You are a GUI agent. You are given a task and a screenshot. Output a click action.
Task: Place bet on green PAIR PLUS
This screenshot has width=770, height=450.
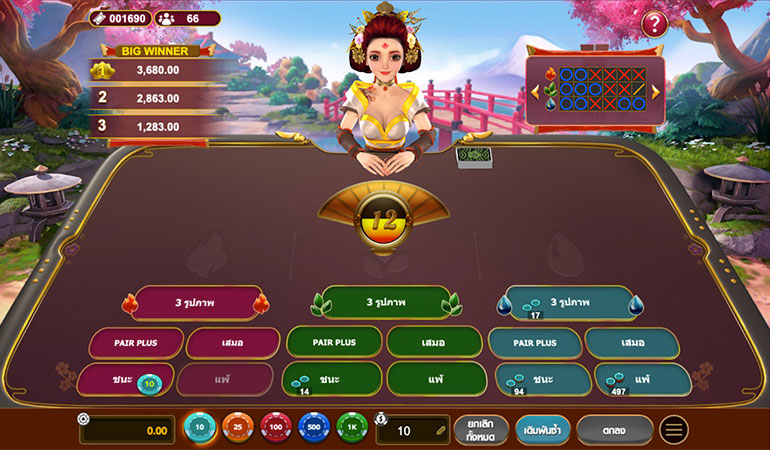(334, 343)
